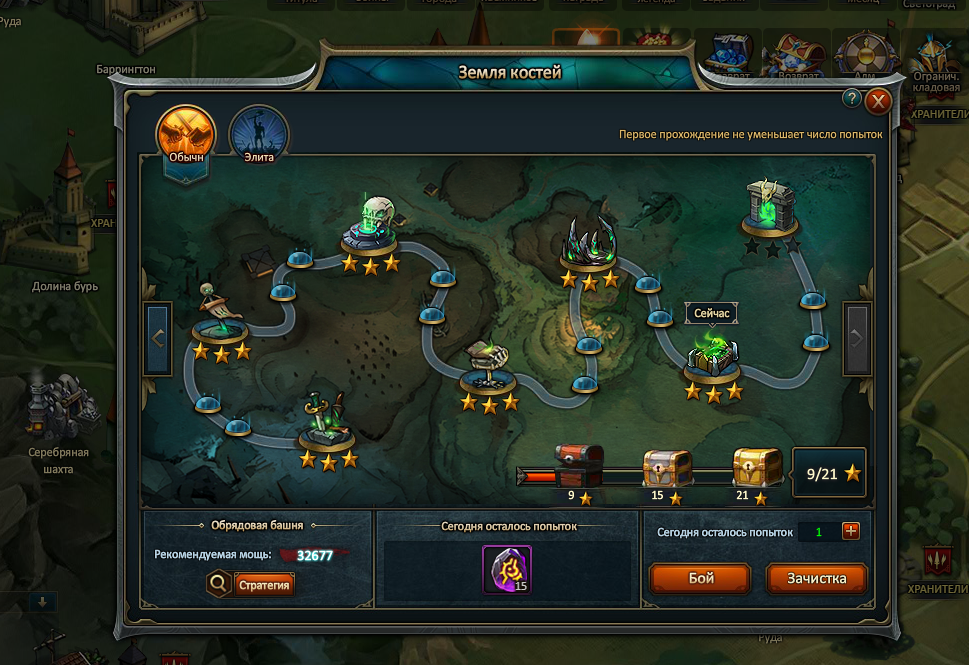Screen dimensions: 969x665
Task: Close the Земля костей window
Action: pos(878,101)
